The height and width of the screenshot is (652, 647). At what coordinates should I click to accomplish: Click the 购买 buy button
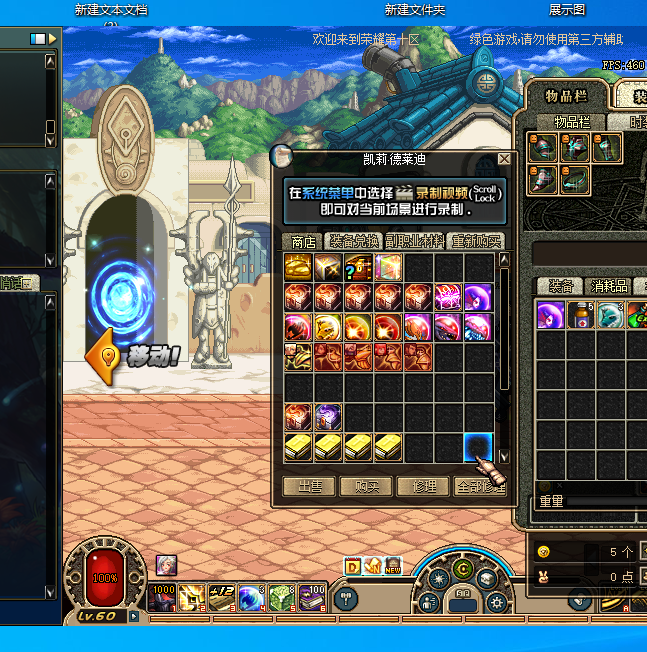pos(369,486)
